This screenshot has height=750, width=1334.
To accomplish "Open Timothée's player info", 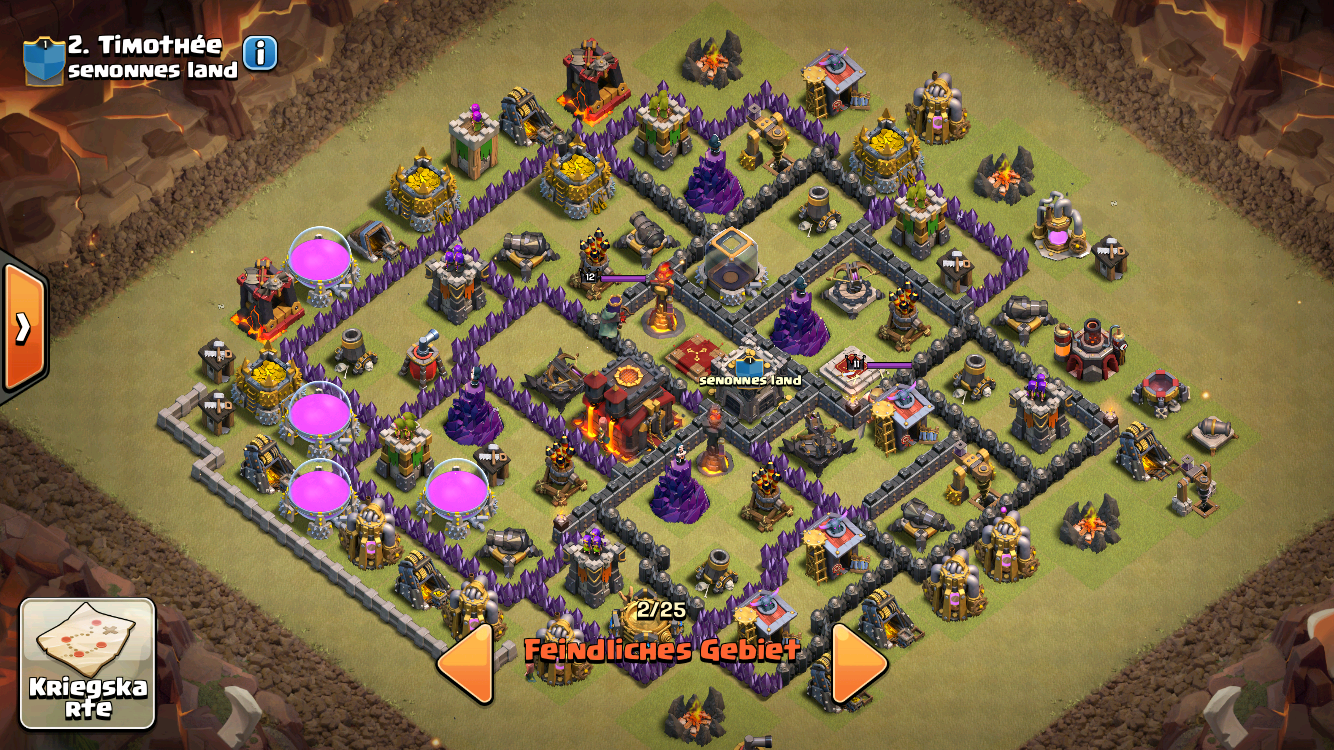I will click(x=260, y=53).
